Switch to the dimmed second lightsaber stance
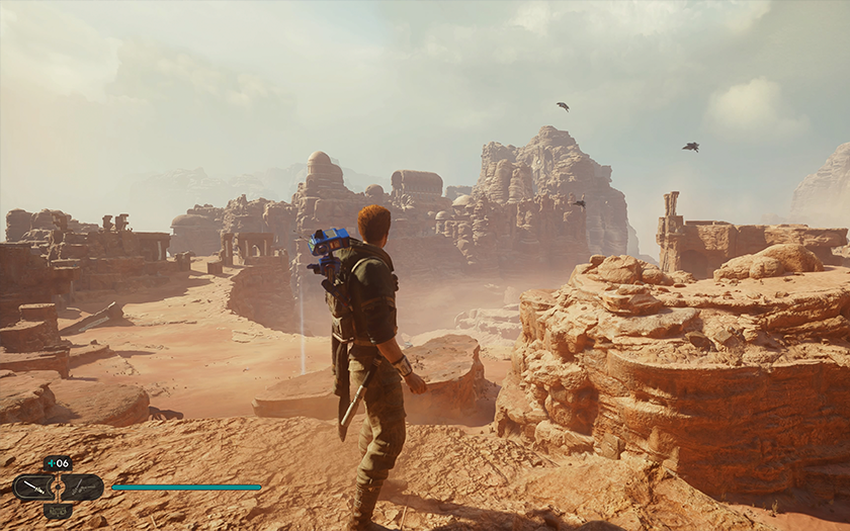The image size is (850, 531). (83, 487)
